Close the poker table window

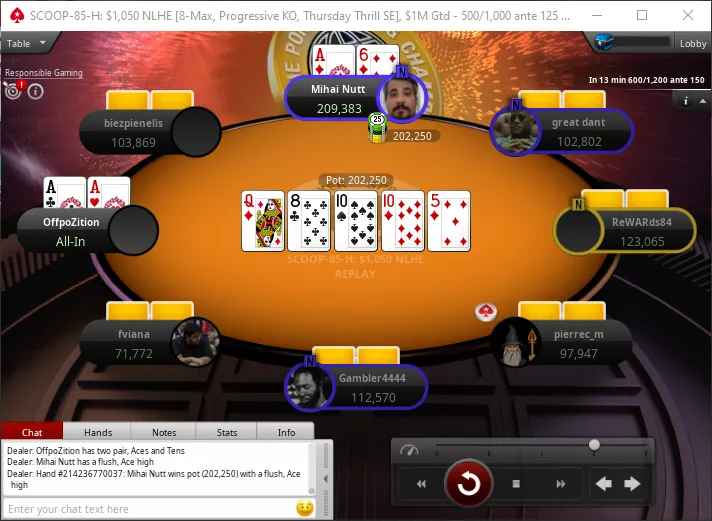point(688,15)
